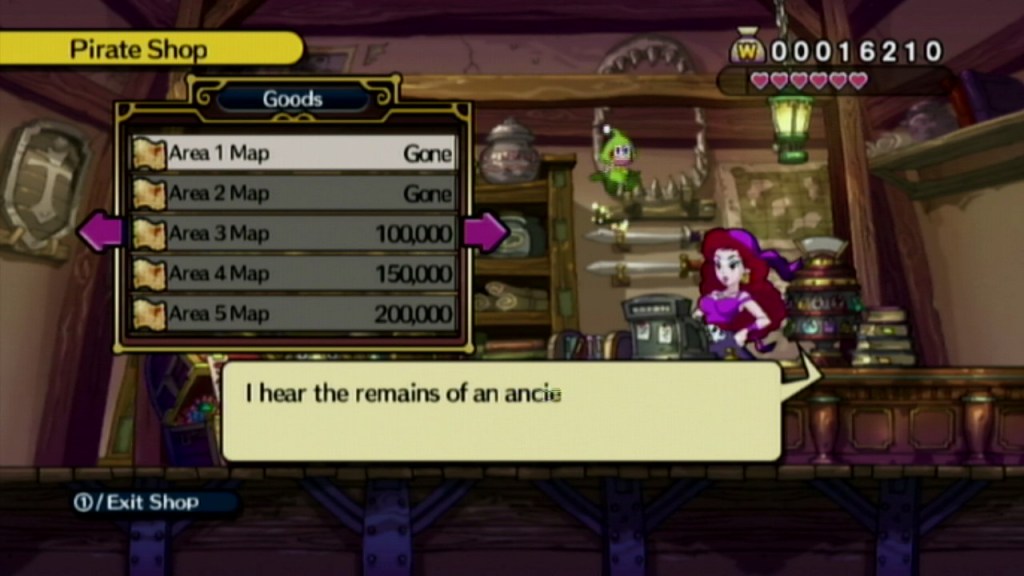Select the Area 1 Map row

point(293,153)
